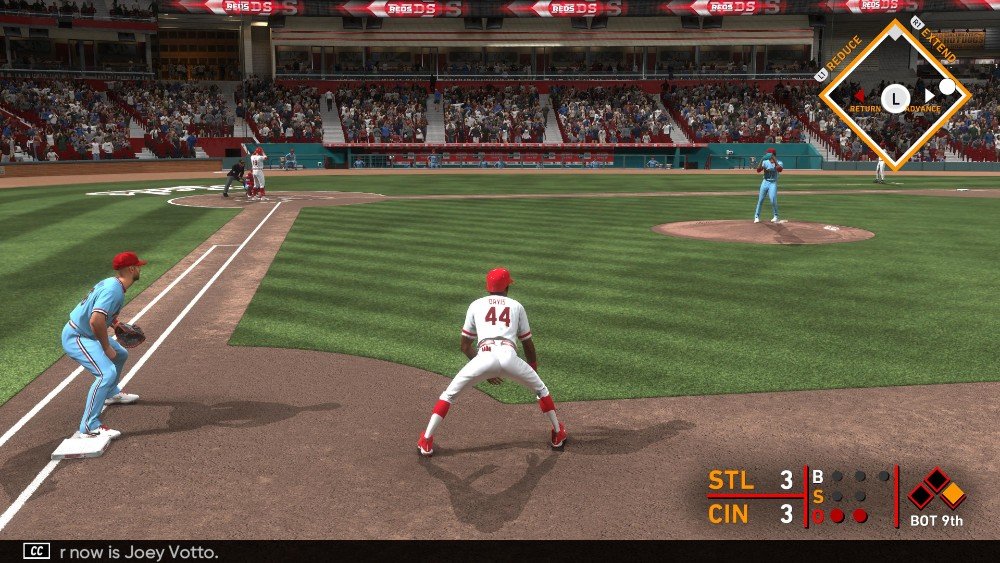
Task: Click the red Return arrow in baserunning diamond
Action: click(858, 97)
